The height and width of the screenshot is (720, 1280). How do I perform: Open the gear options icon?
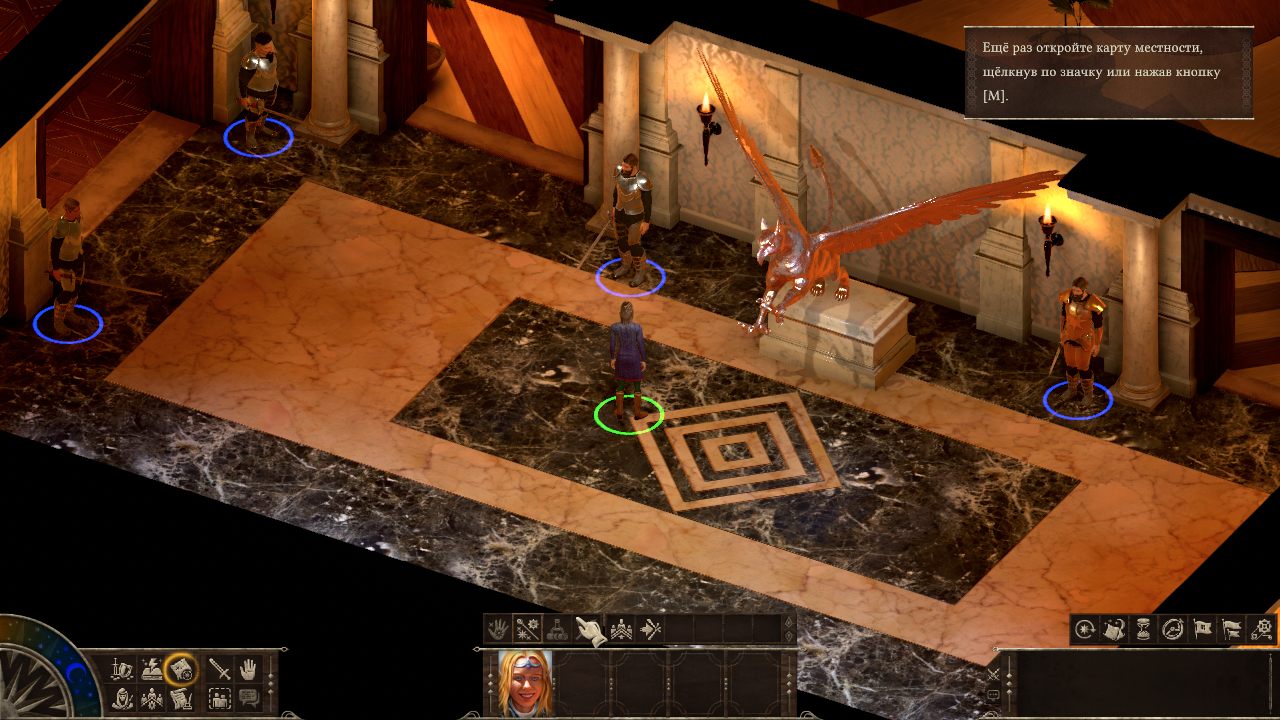[1263, 629]
